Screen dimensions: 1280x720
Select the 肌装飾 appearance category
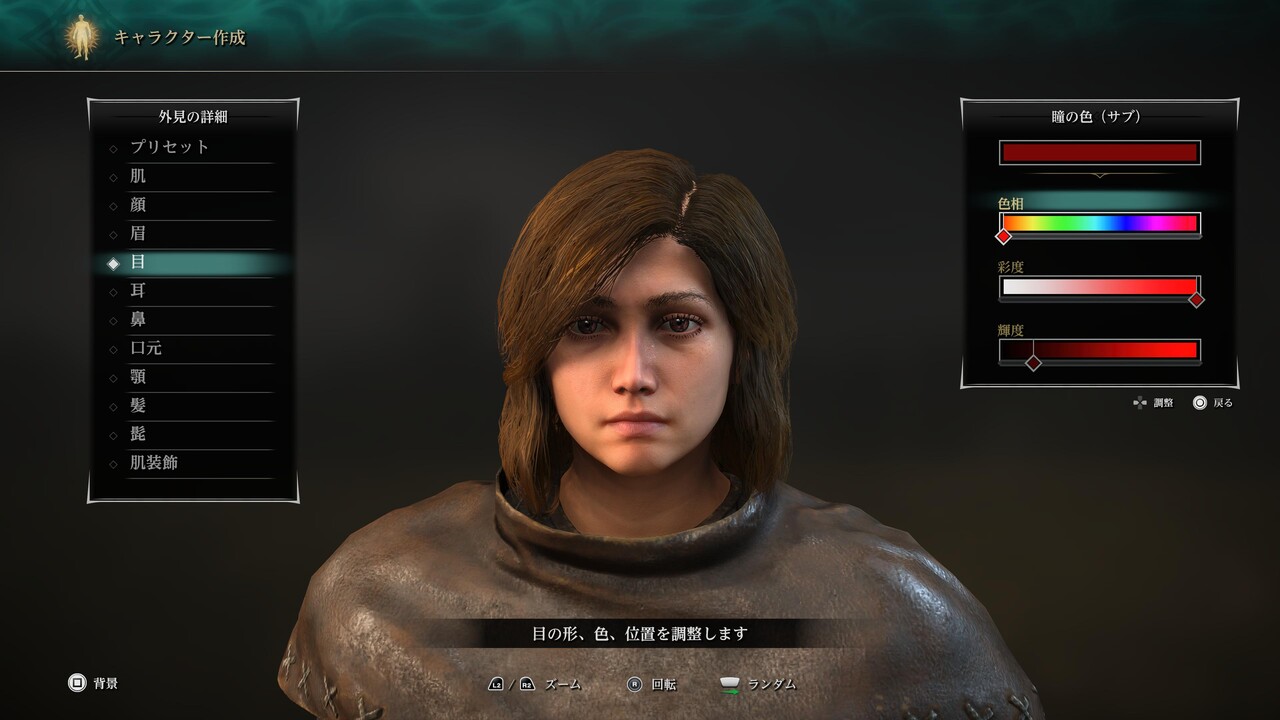click(x=155, y=464)
